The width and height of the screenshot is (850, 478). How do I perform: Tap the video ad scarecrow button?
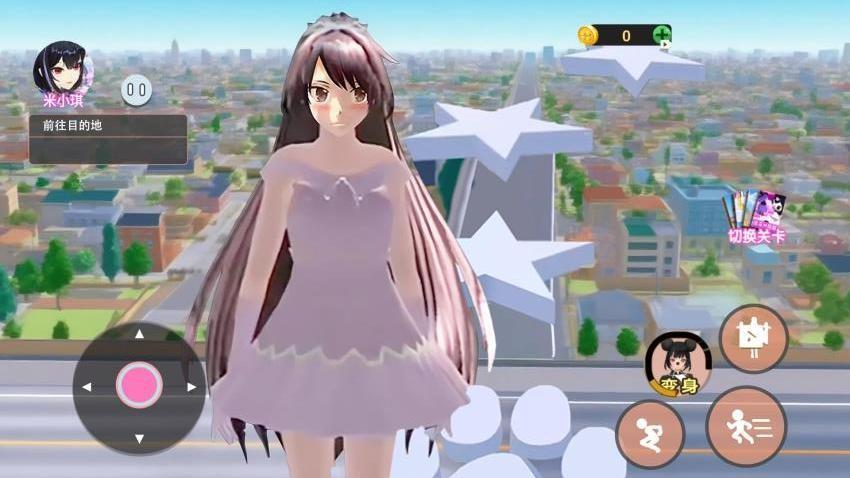coord(753,338)
